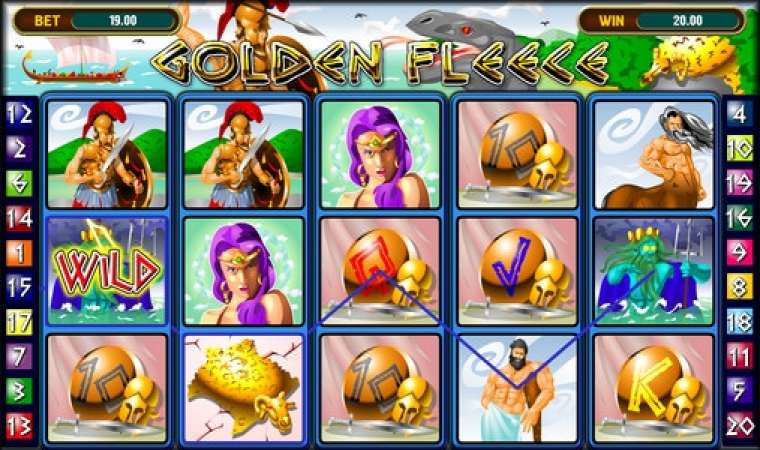Select payline 7 indicator
This screenshot has width=760, height=450.
(19, 356)
